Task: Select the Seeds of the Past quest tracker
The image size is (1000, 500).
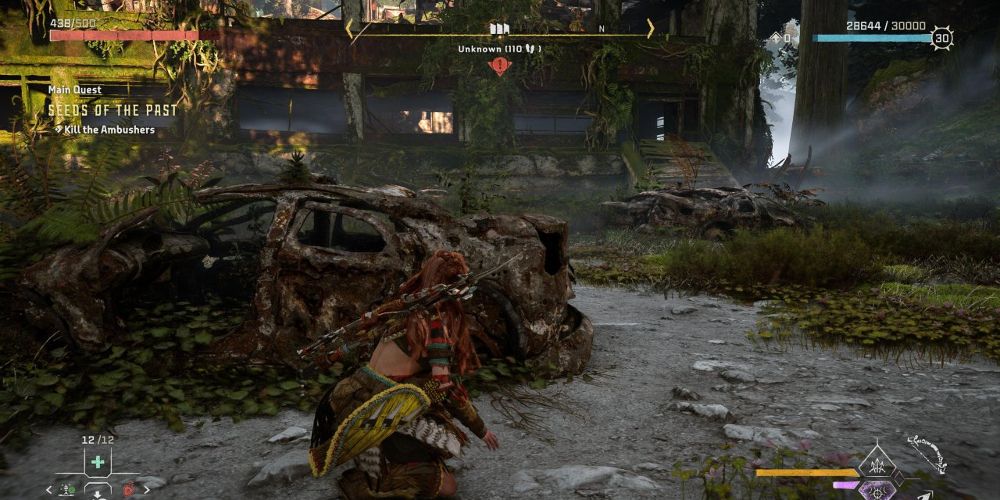Action: [112, 109]
